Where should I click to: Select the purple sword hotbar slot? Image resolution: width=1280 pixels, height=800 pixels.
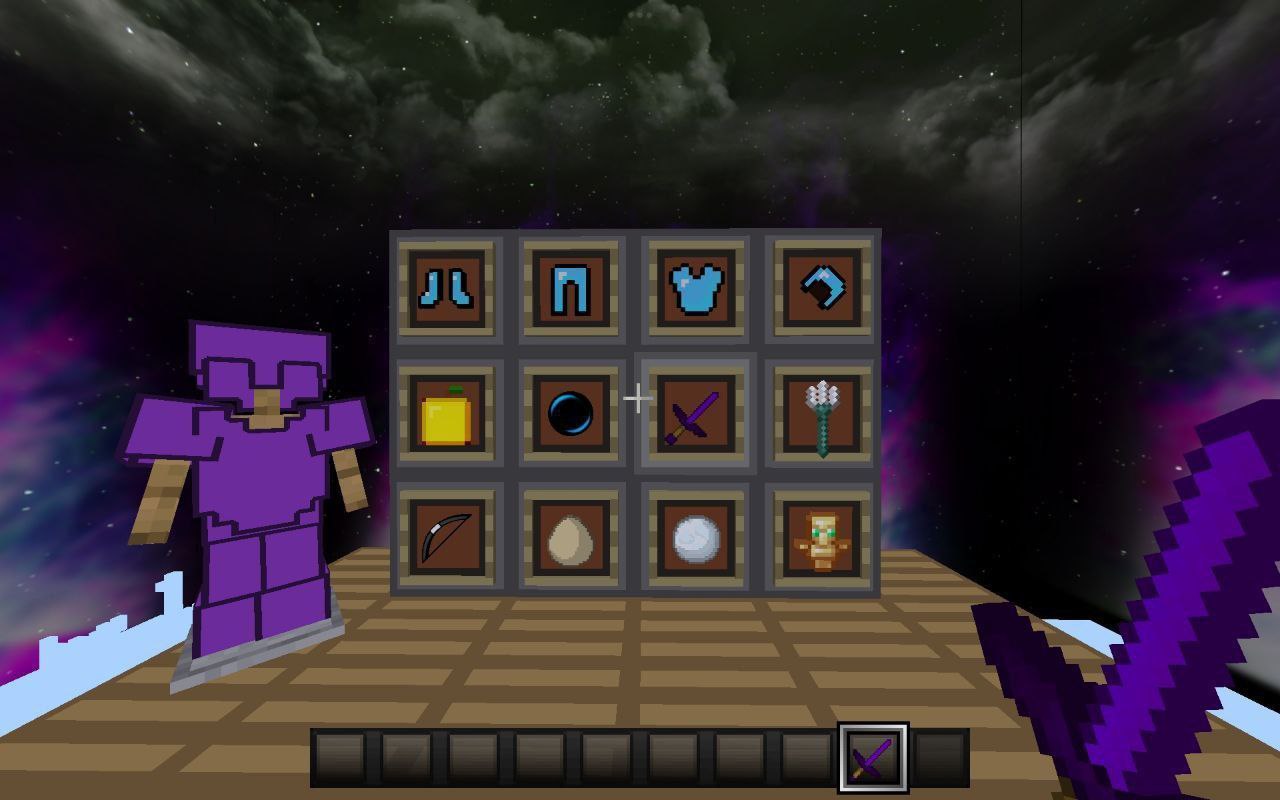(873, 757)
